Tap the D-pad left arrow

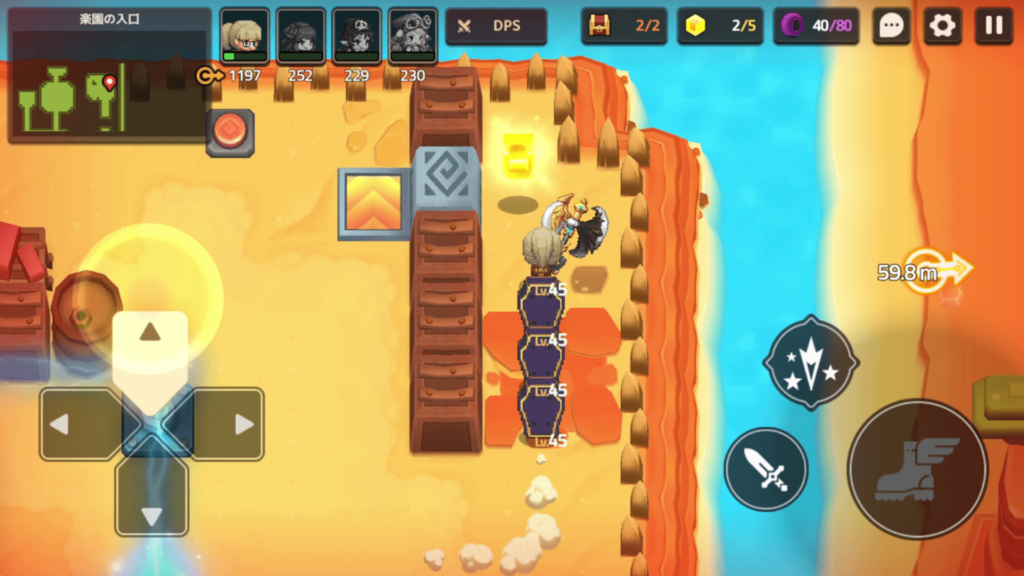tap(72, 424)
